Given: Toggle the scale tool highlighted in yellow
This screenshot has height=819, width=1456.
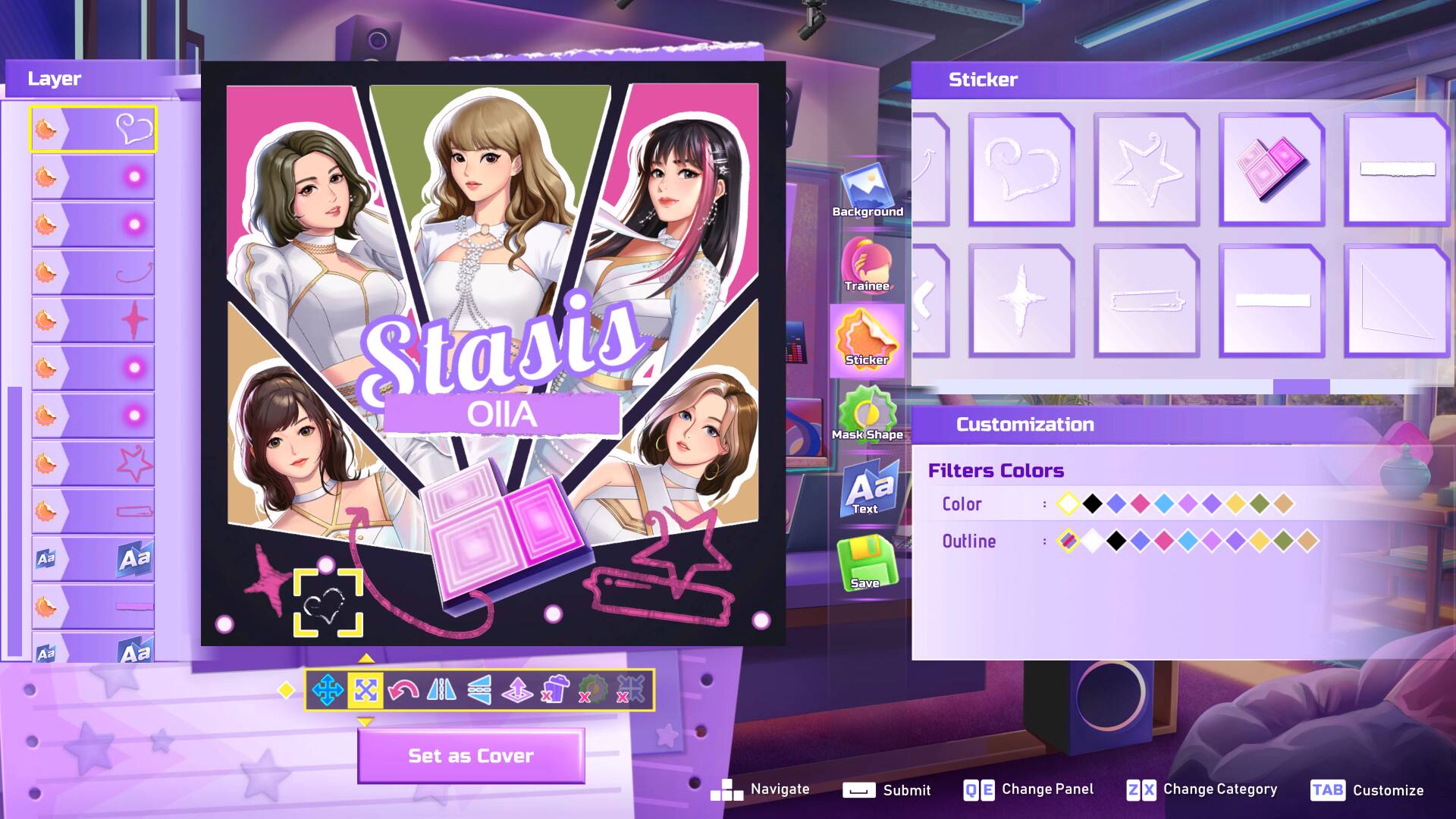Looking at the screenshot, I should [366, 691].
